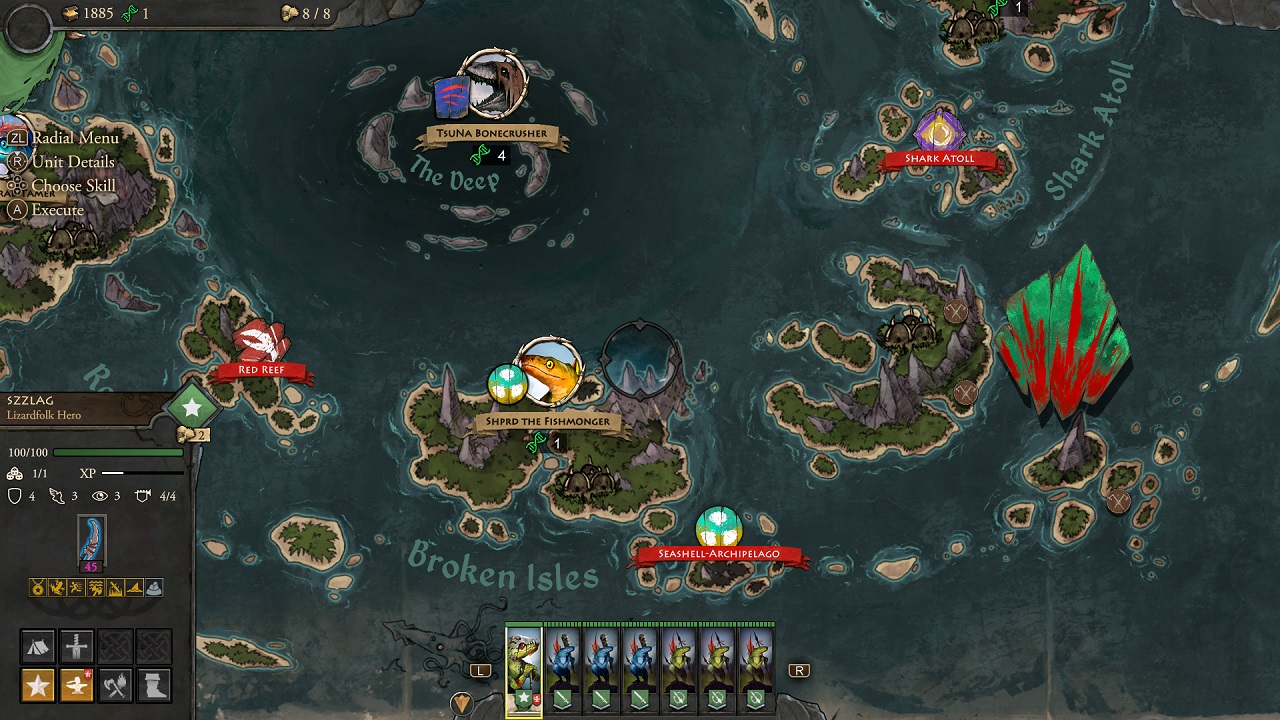Viewport: 1280px width, 720px height.
Task: Click the gold star level-up icon
Action: 38,686
